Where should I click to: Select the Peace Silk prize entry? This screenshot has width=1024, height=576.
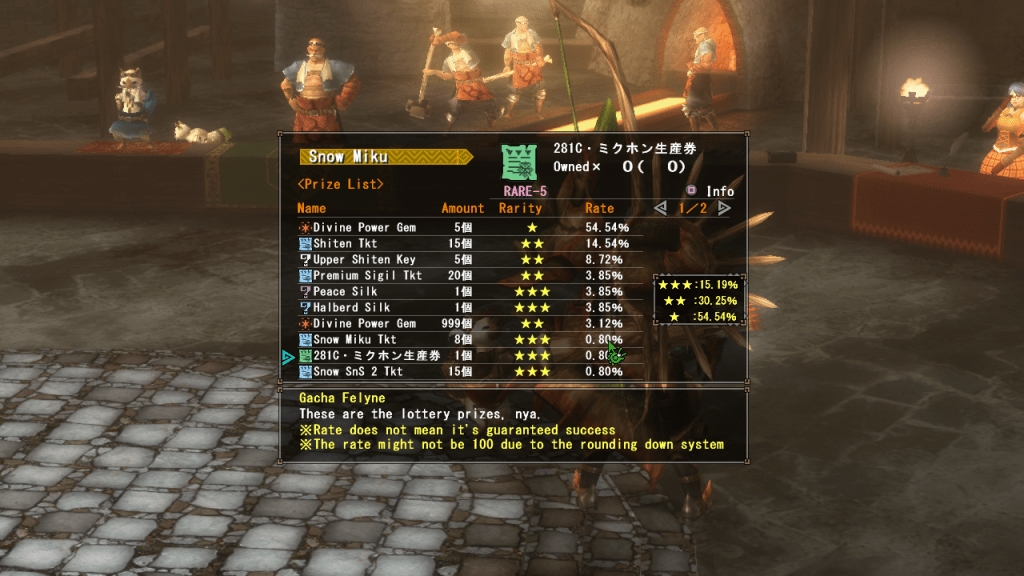click(345, 292)
